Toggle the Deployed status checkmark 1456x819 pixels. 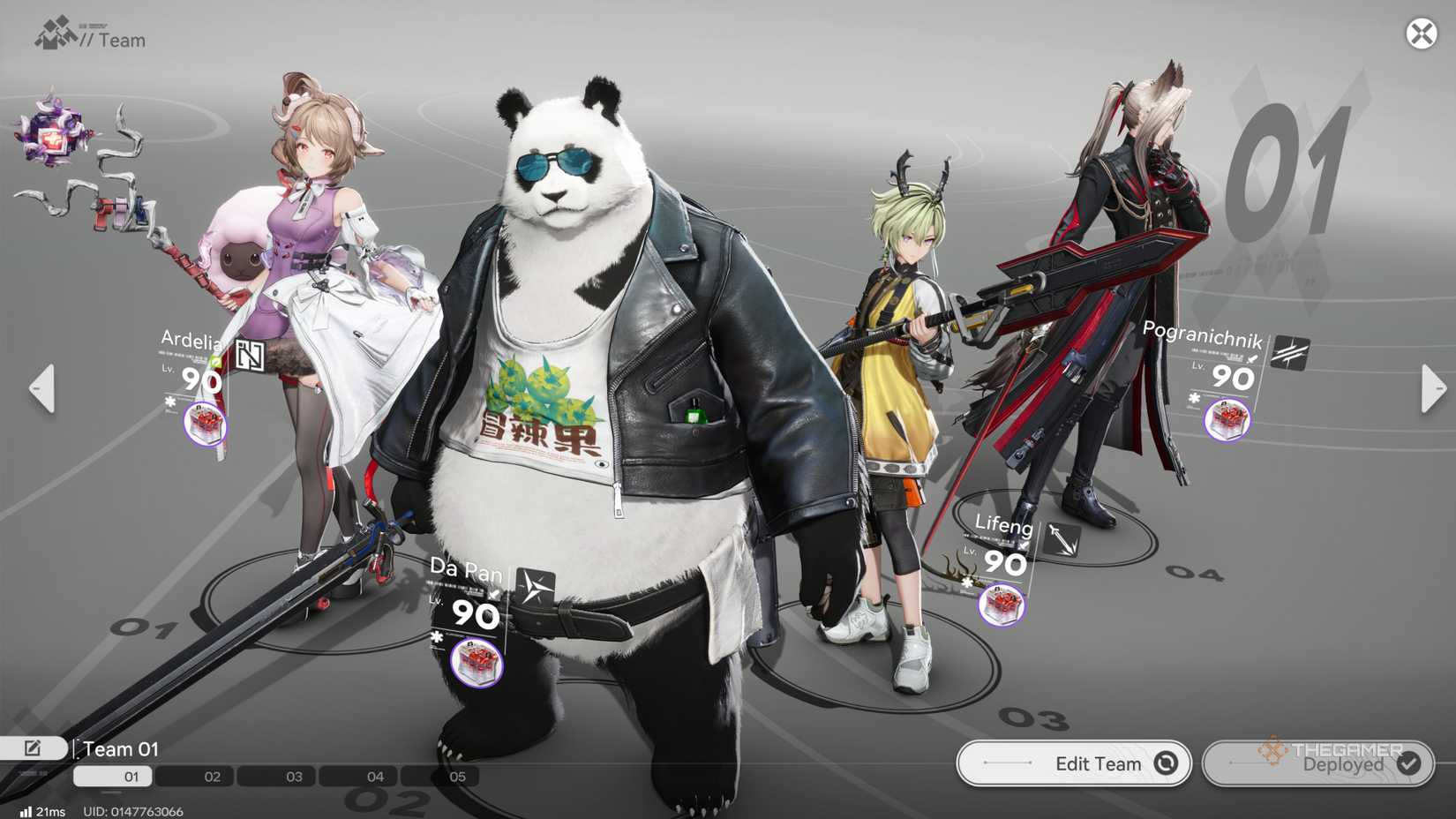point(1408,765)
